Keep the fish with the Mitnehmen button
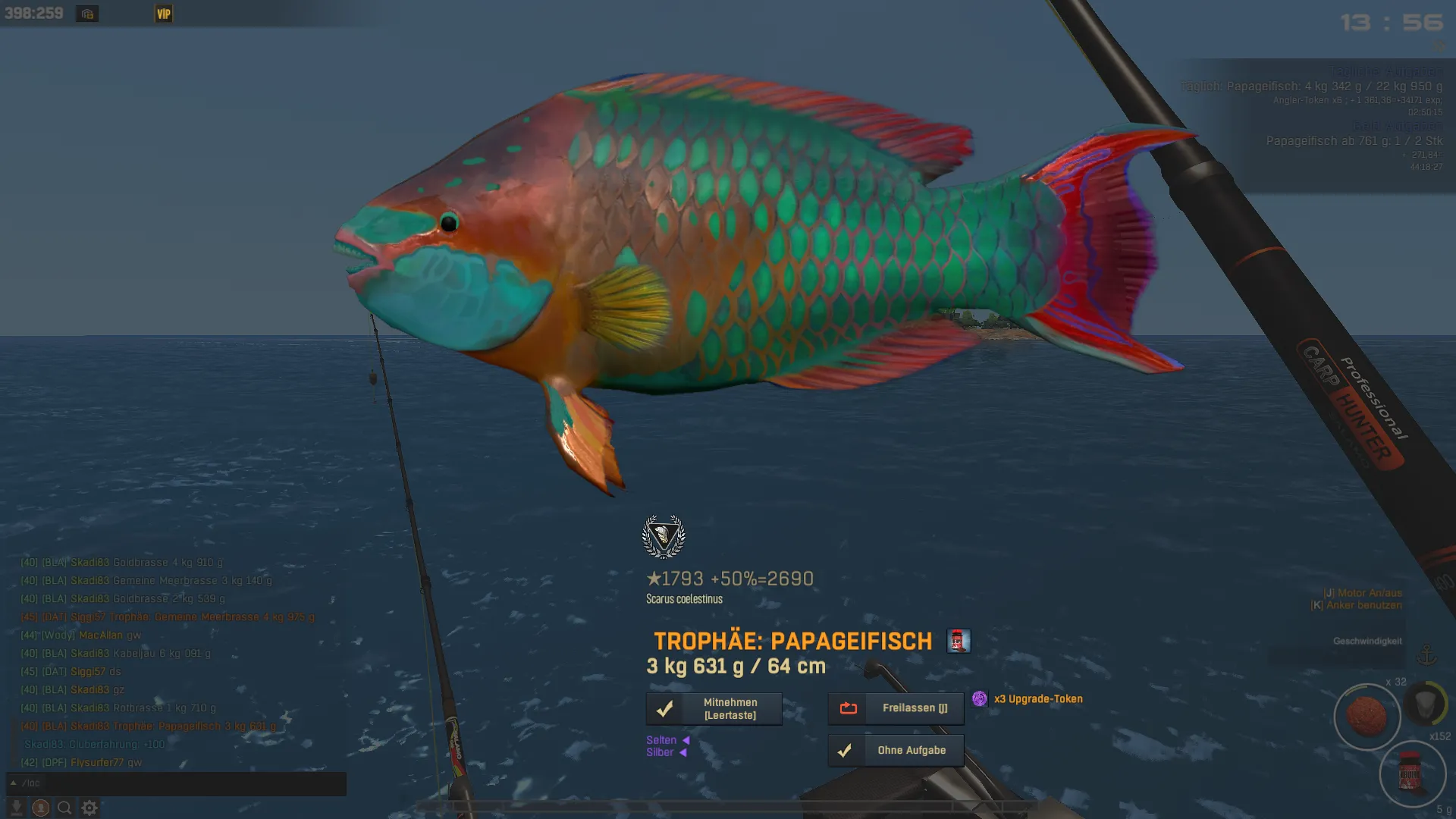 pyautogui.click(x=714, y=709)
